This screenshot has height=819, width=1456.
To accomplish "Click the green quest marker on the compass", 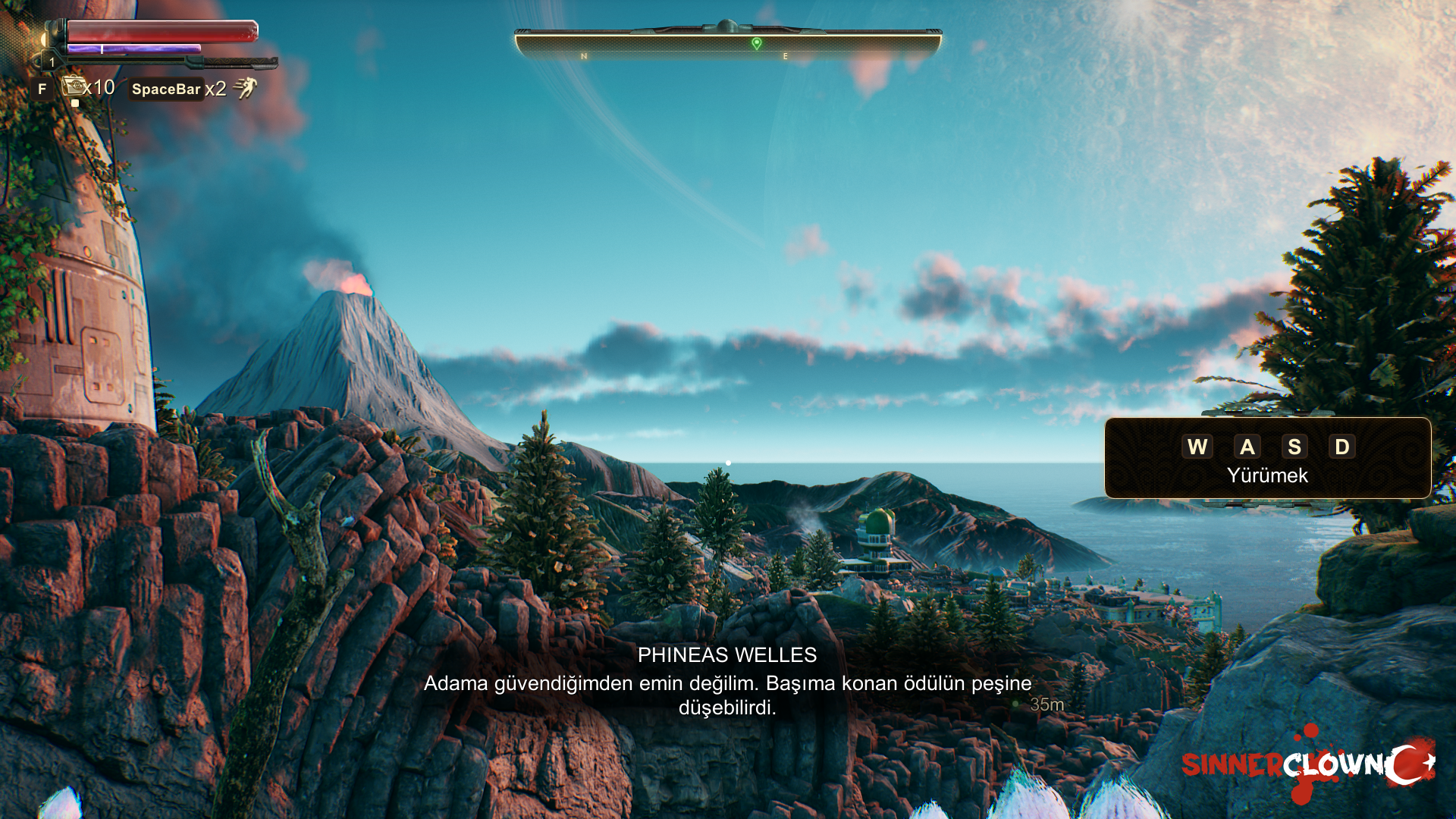I will (756, 43).
